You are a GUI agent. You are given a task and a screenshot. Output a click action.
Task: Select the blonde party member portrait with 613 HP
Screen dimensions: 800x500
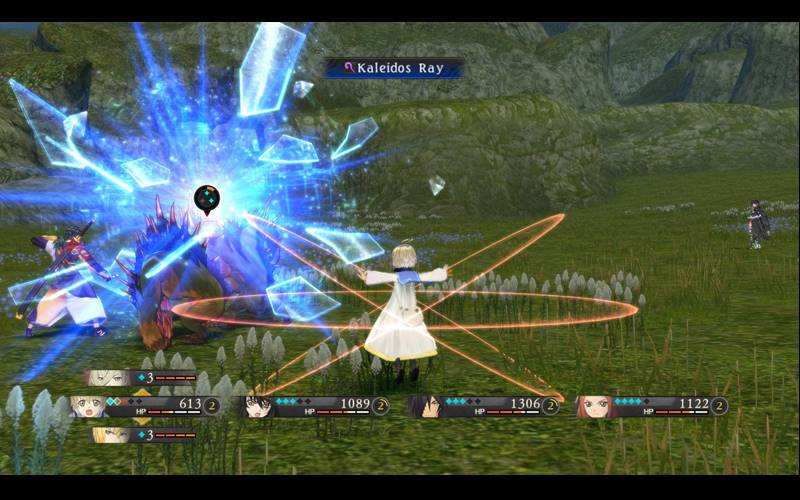[x=88, y=406]
